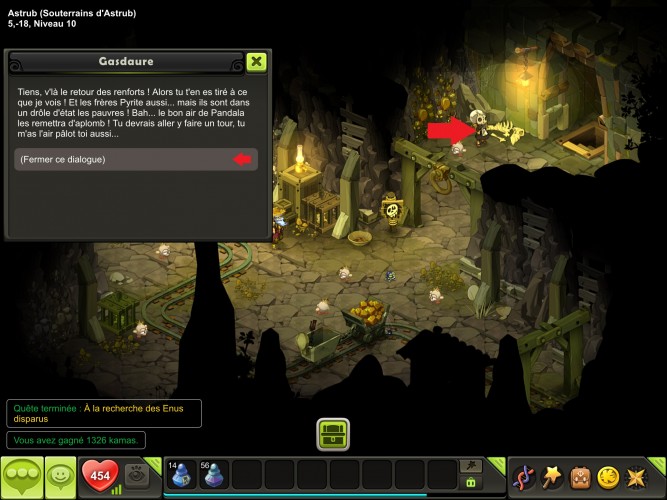Screen dimensions: 667x500
Task: Open the magic wand spells icon
Action: (552, 476)
